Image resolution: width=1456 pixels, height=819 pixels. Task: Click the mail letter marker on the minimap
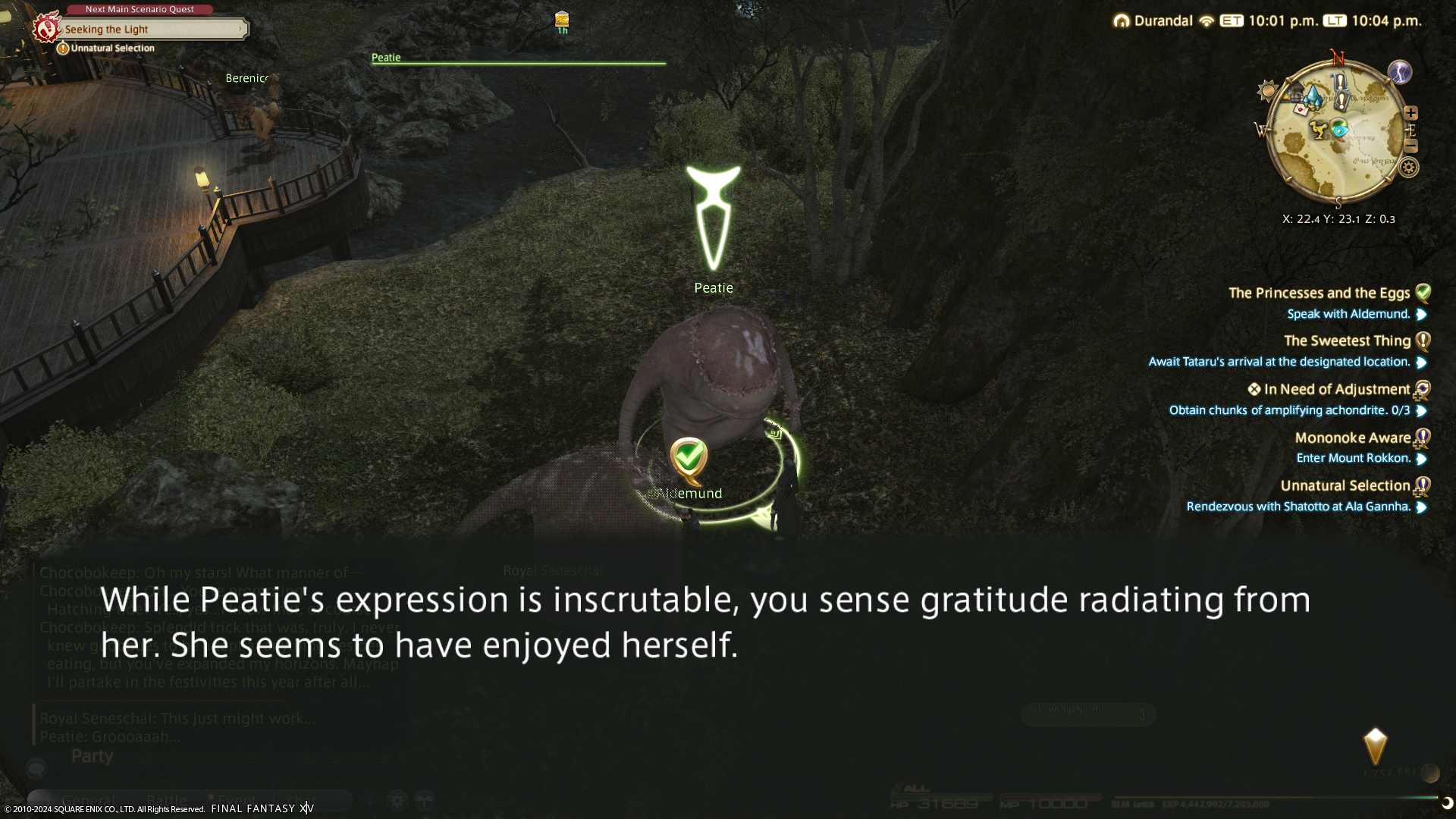1301,109
